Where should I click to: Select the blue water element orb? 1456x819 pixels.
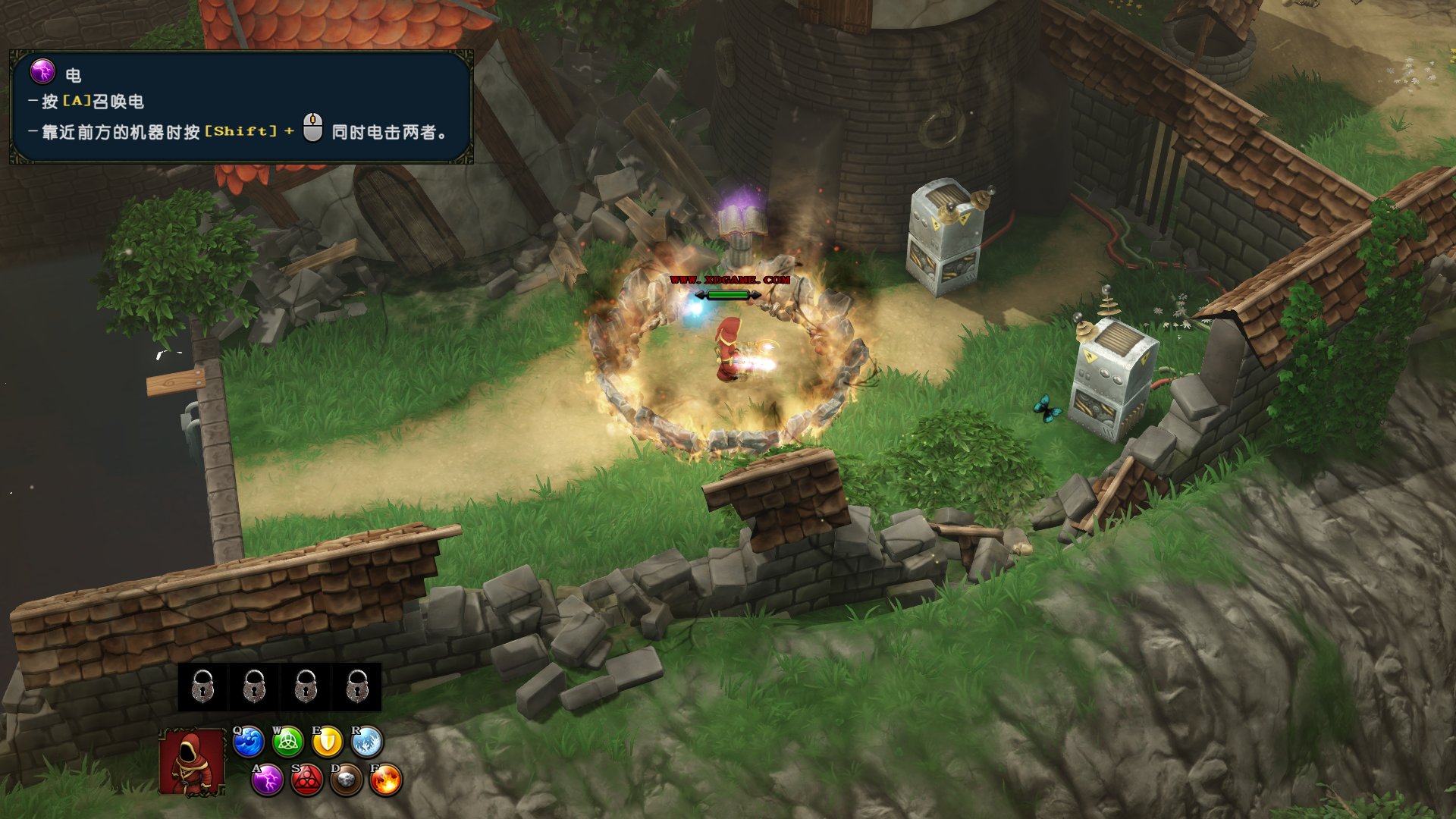pos(248,742)
